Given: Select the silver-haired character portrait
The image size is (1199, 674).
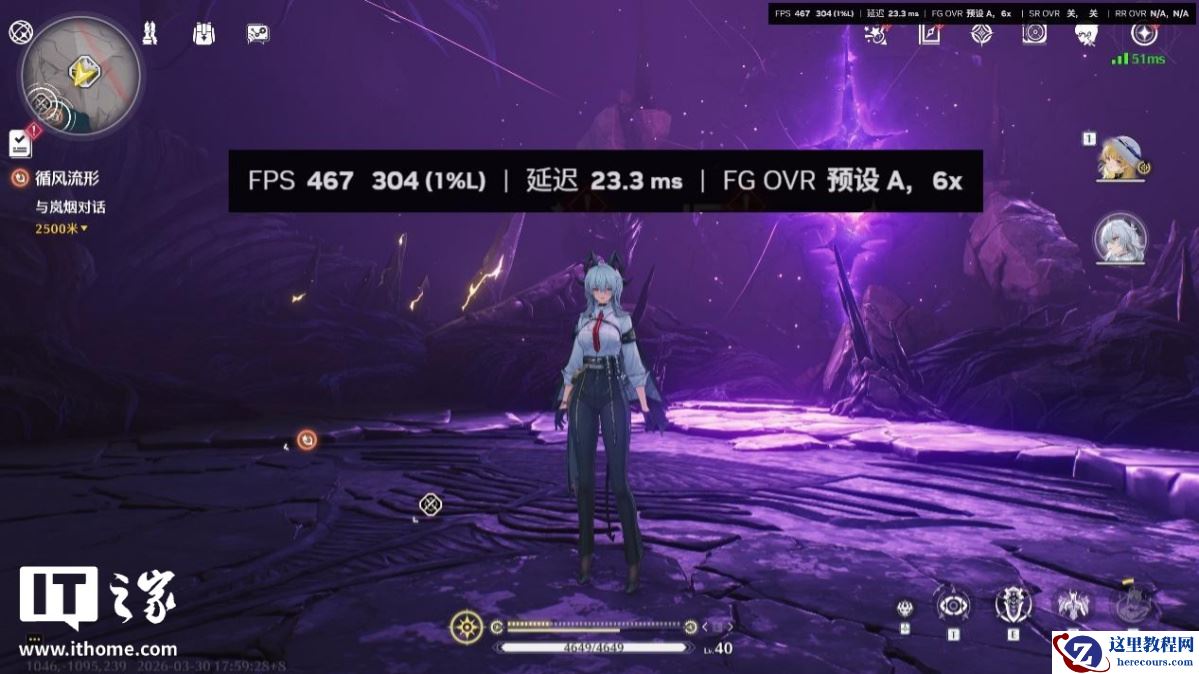Looking at the screenshot, I should pyautogui.click(x=1120, y=238).
